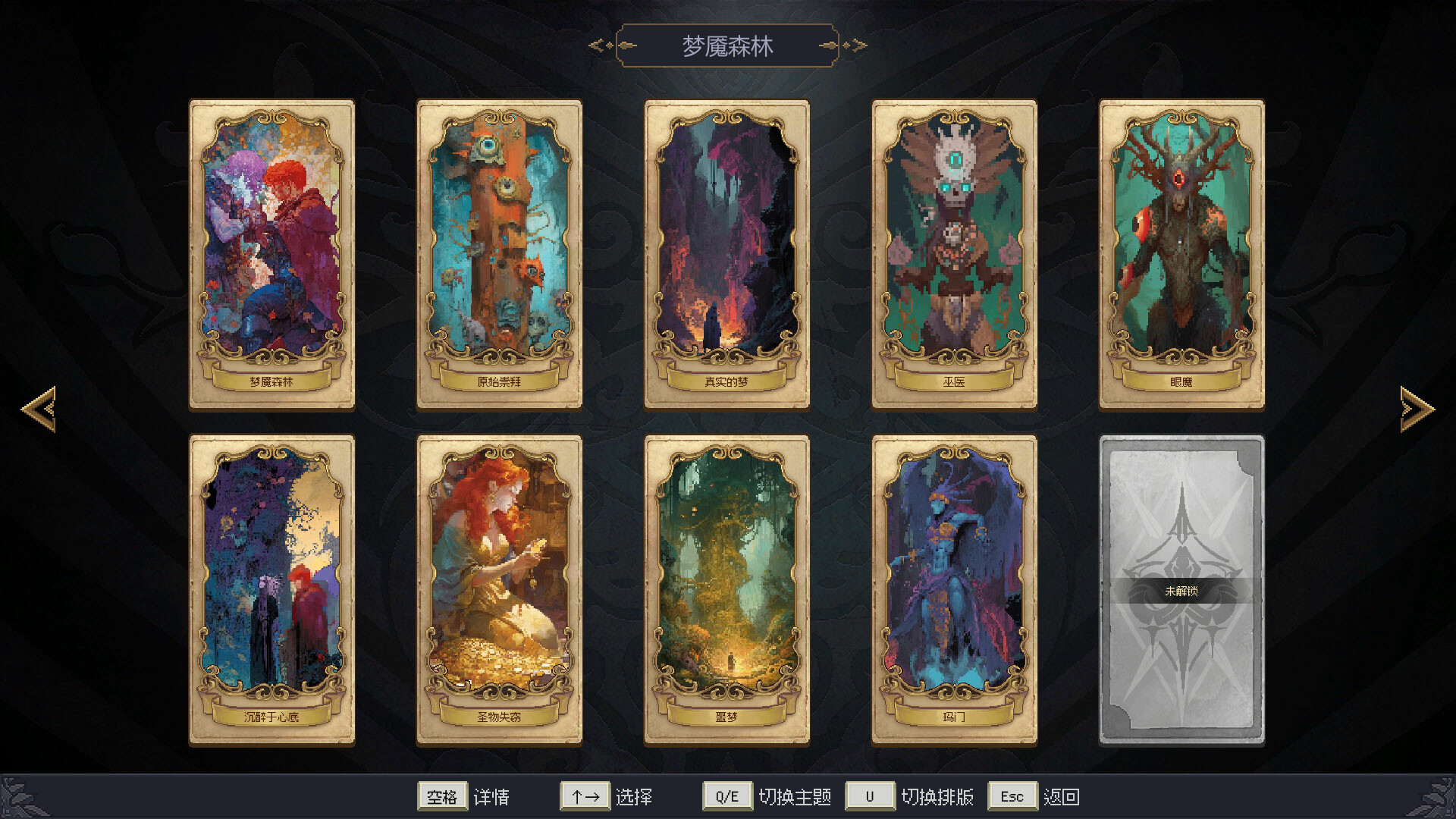Choose the 眼魔 eye demon card
The height and width of the screenshot is (819, 1456).
click(1180, 250)
